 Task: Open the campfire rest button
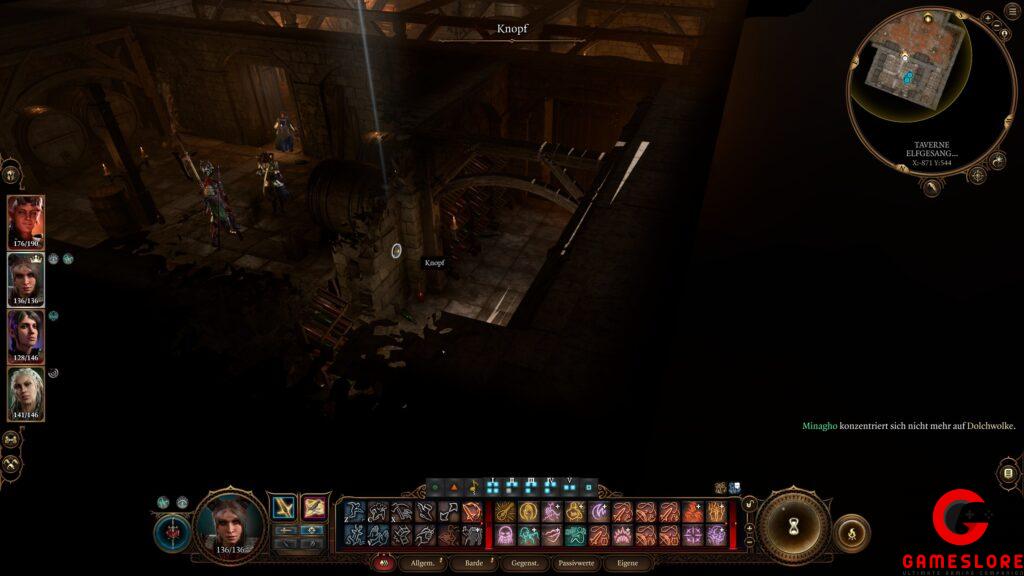[x=851, y=534]
